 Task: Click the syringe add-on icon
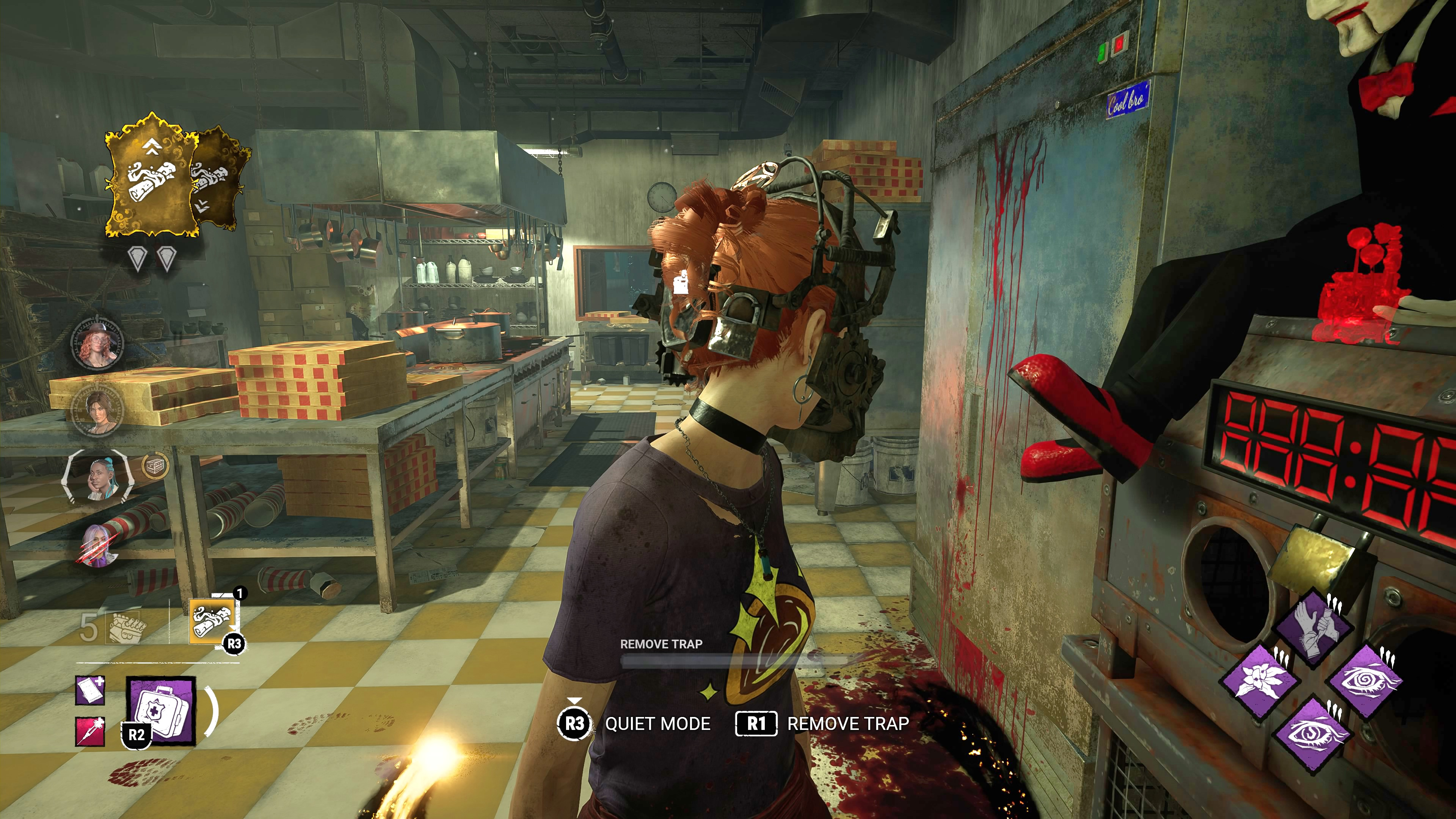(x=91, y=731)
